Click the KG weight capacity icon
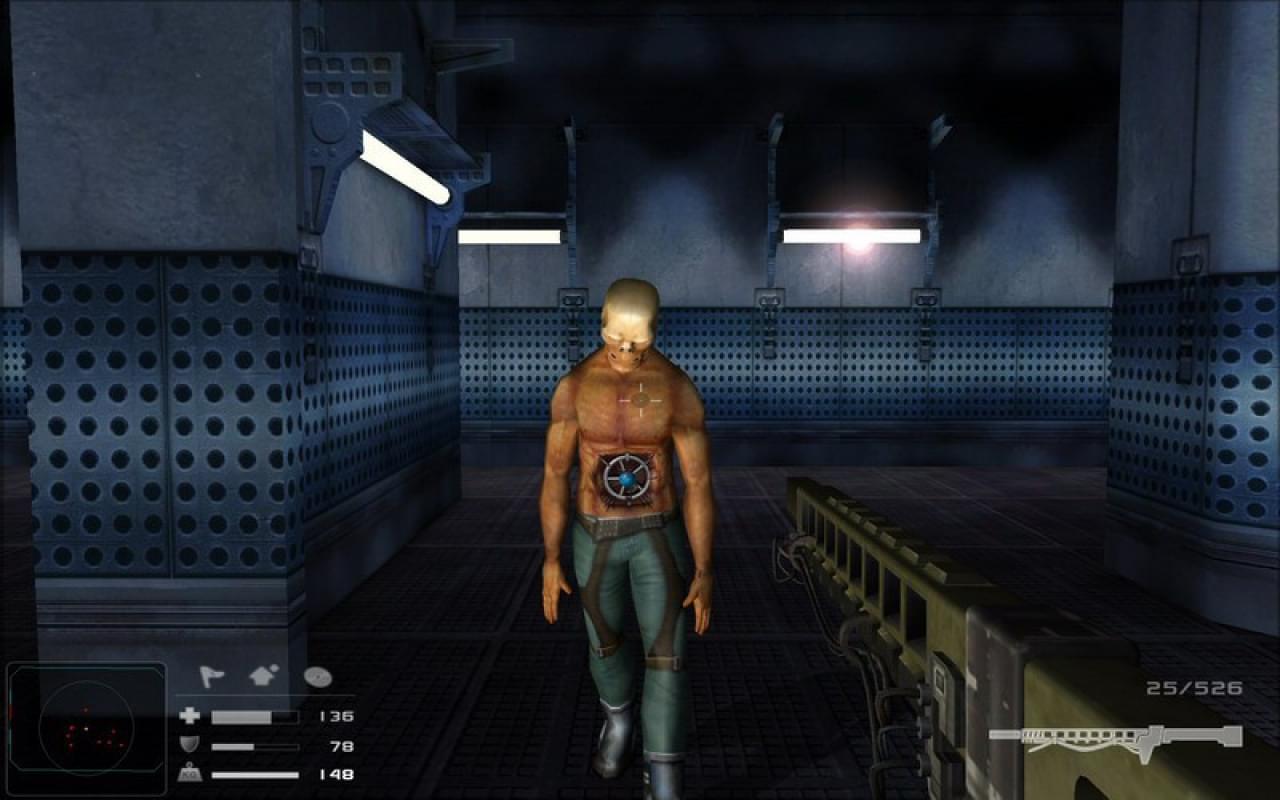Screen dimensions: 1280x800 pyautogui.click(x=190, y=772)
